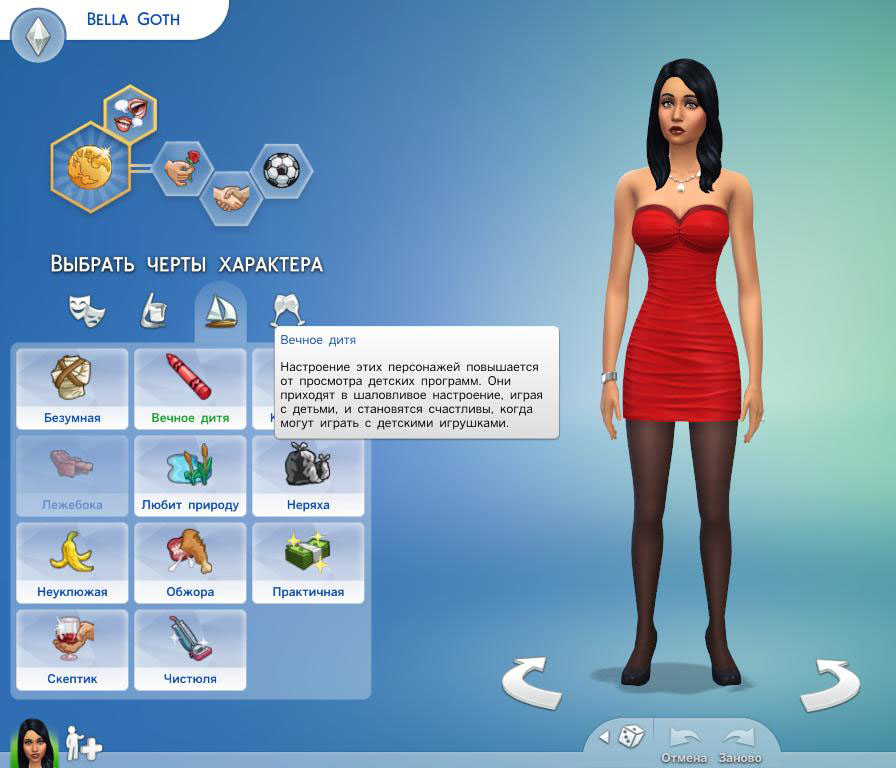Image resolution: width=896 pixels, height=768 pixels.
Task: Click the lips voice trait hexagon
Action: (x=130, y=112)
